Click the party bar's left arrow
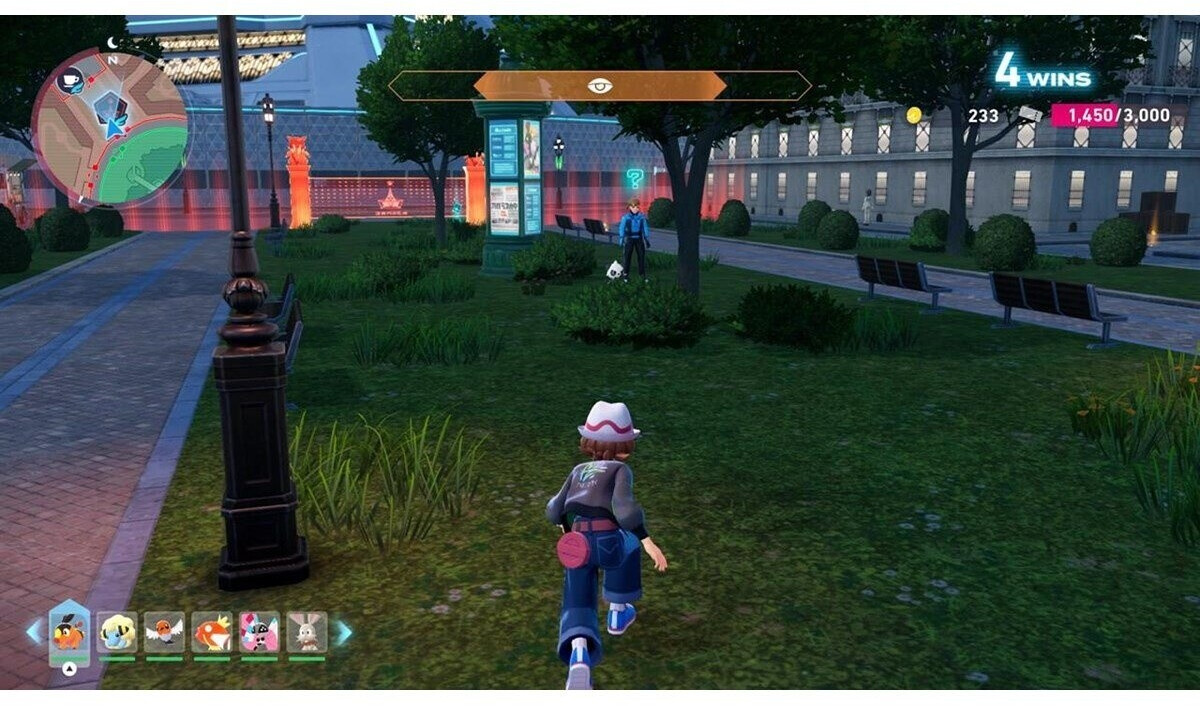Screen dimensions: 1200x706 click(34, 632)
